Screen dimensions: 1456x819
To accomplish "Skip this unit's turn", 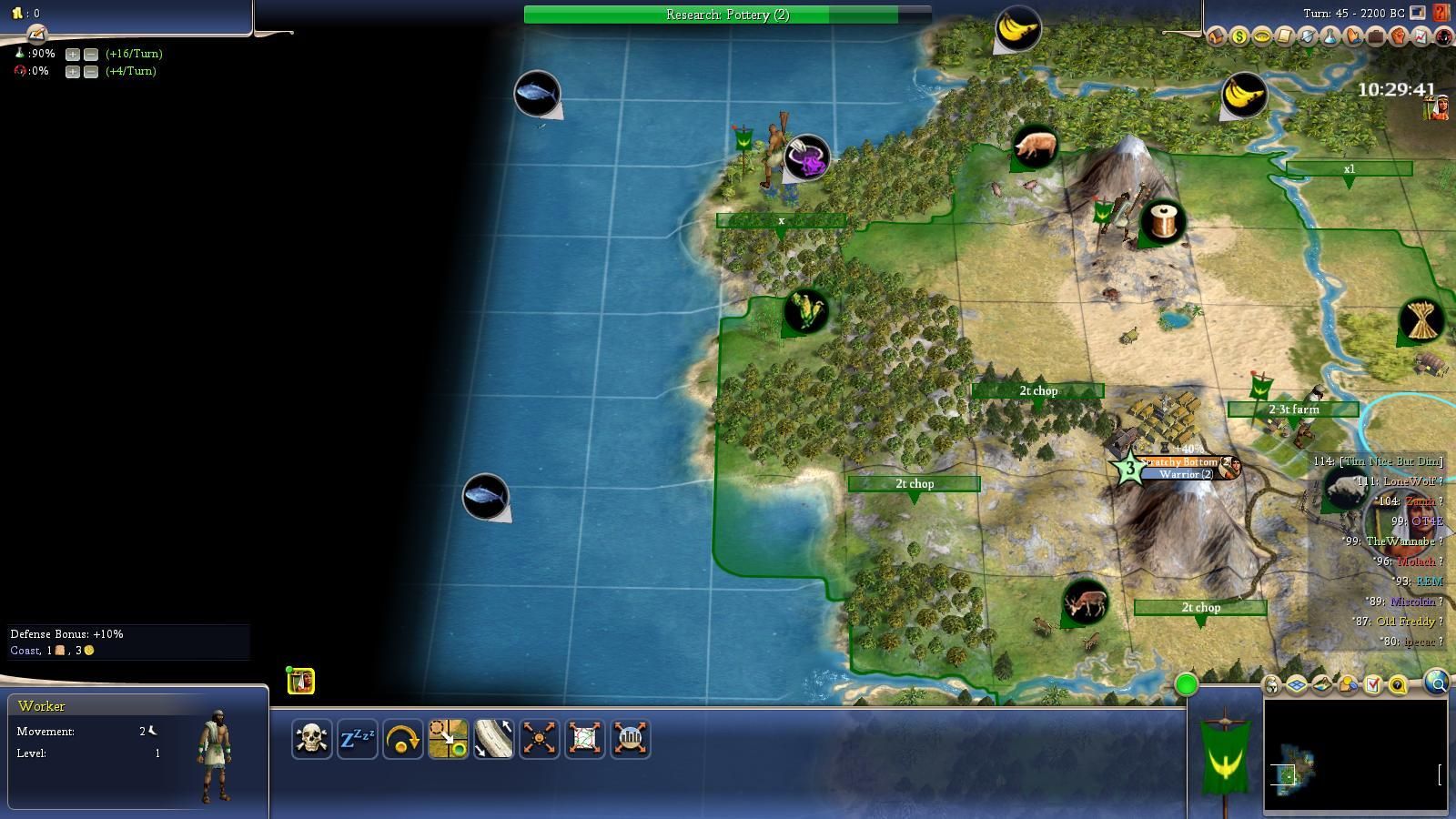I will click(402, 738).
